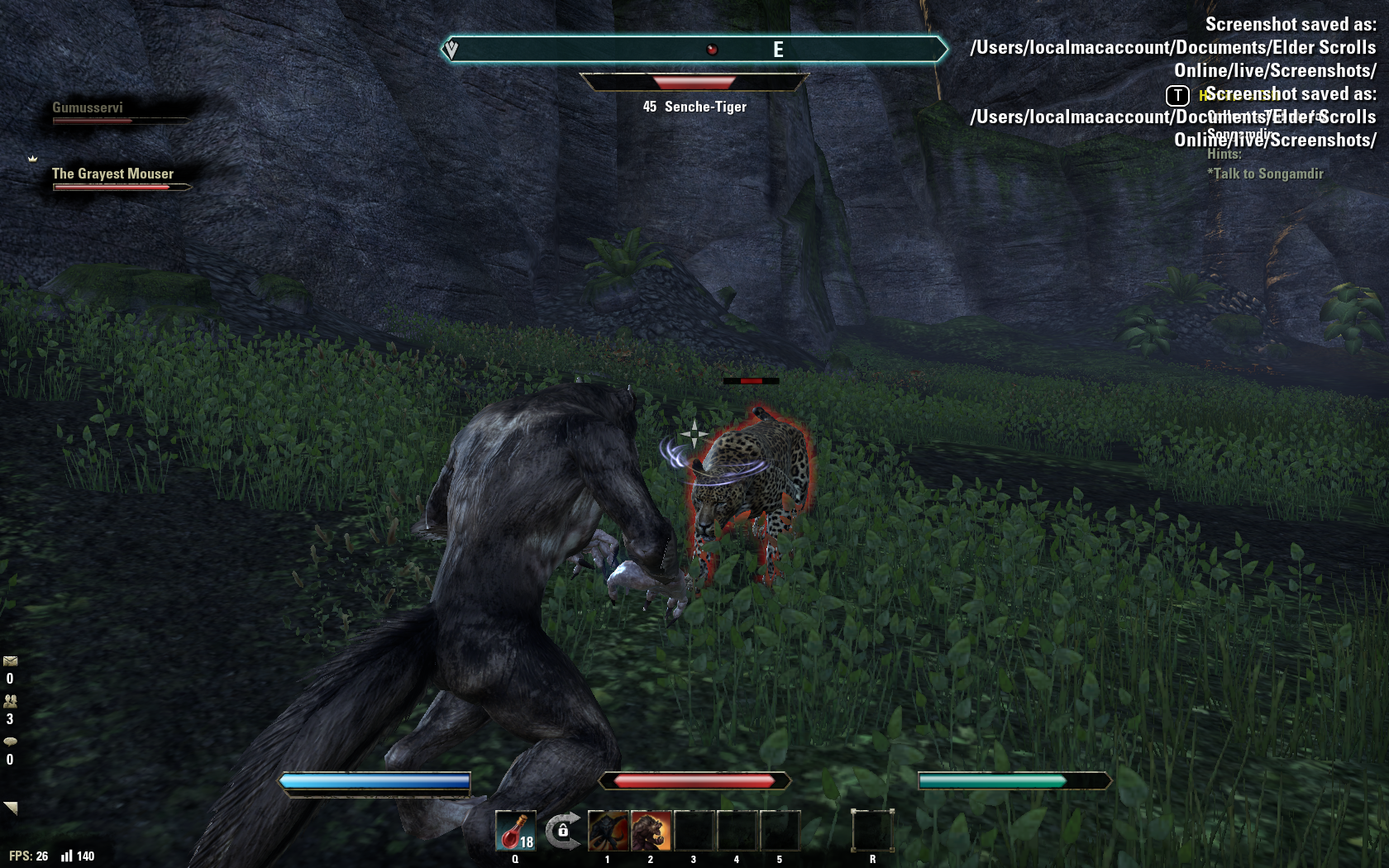Image resolution: width=1389 pixels, height=868 pixels.
Task: Select Gumusservi in the group list
Action: pos(88,108)
